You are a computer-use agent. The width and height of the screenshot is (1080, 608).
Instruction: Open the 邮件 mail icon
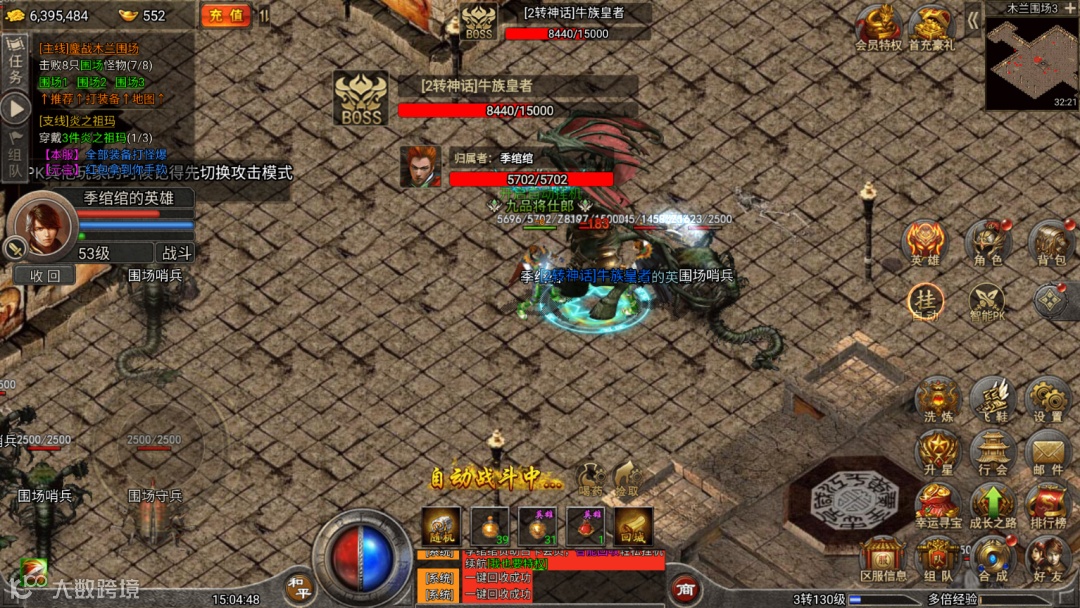pos(1048,453)
